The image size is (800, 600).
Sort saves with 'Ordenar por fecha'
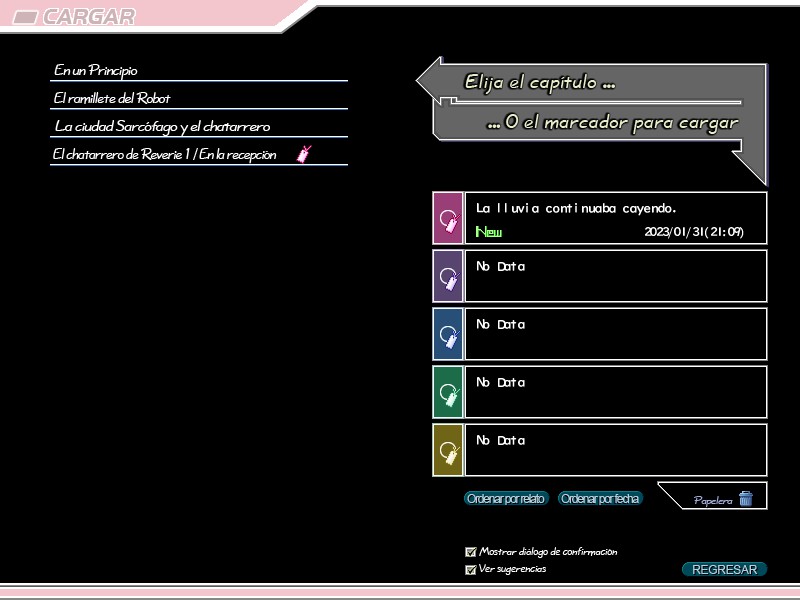point(599,499)
